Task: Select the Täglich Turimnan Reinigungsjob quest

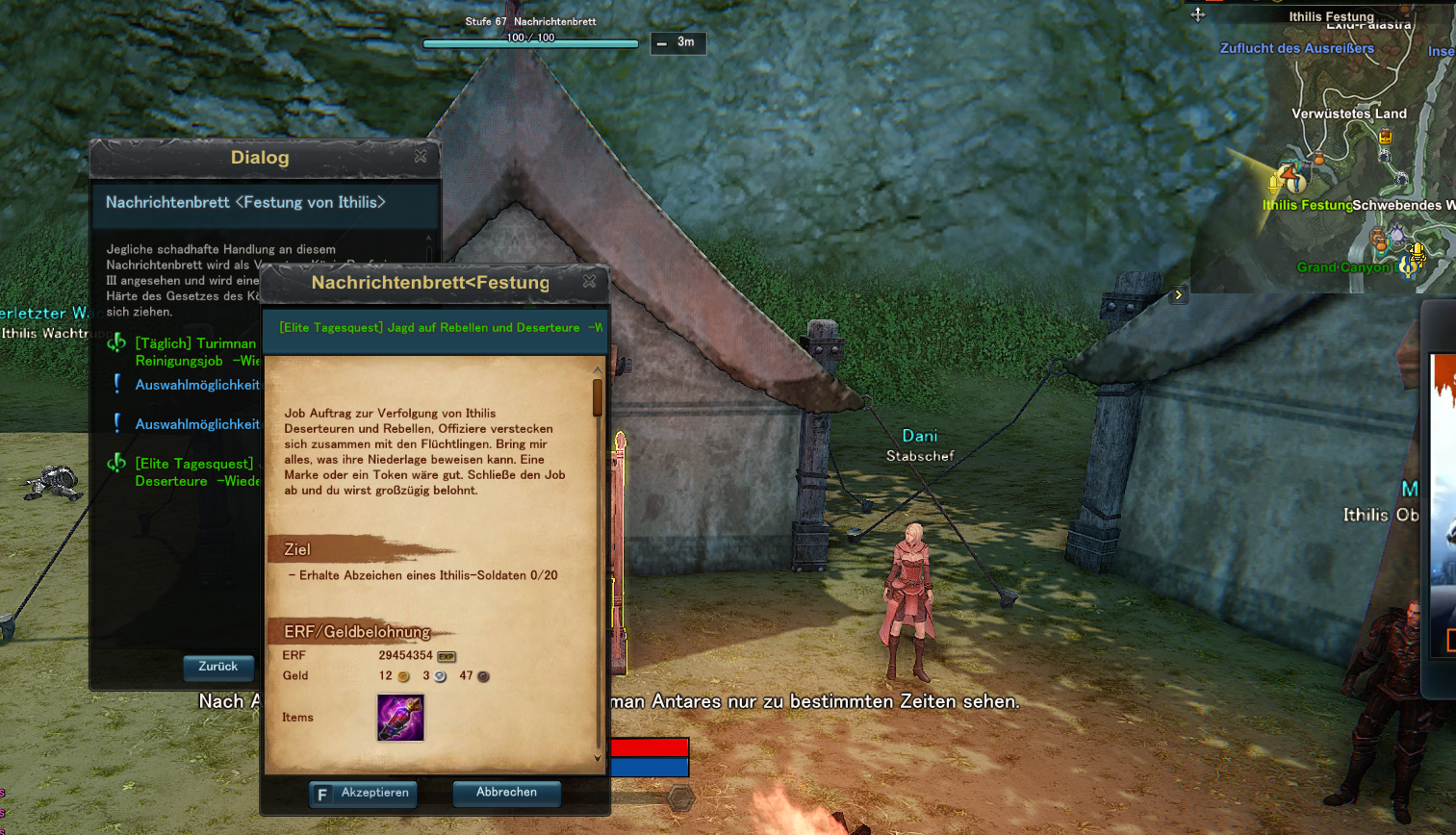Action: (x=195, y=352)
